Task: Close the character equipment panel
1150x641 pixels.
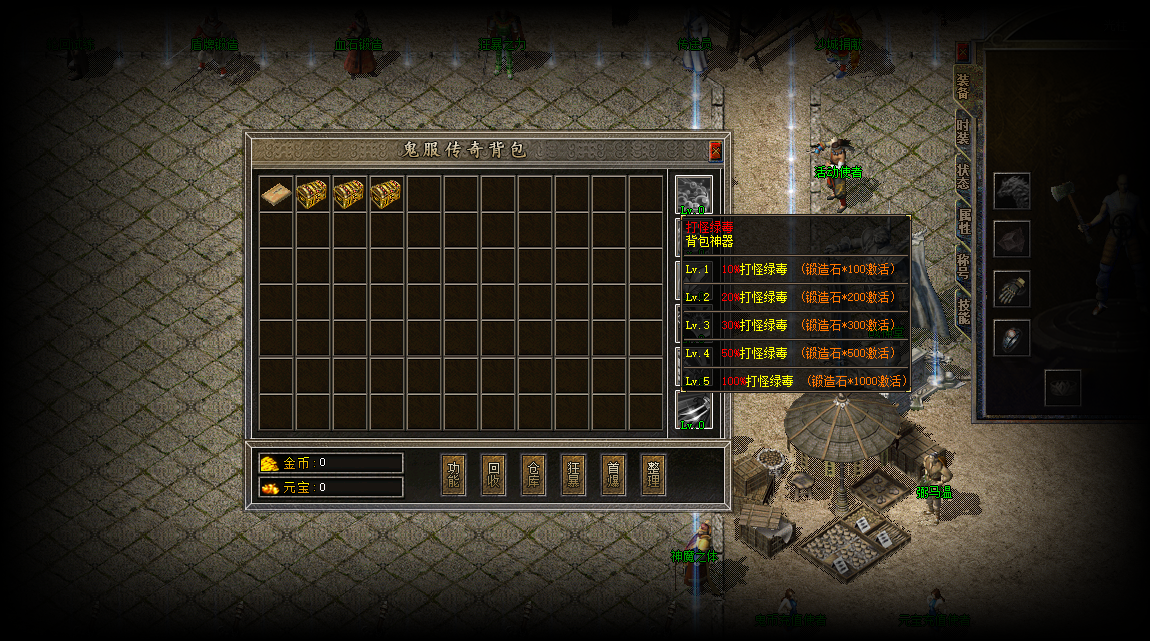Action: (x=962, y=50)
